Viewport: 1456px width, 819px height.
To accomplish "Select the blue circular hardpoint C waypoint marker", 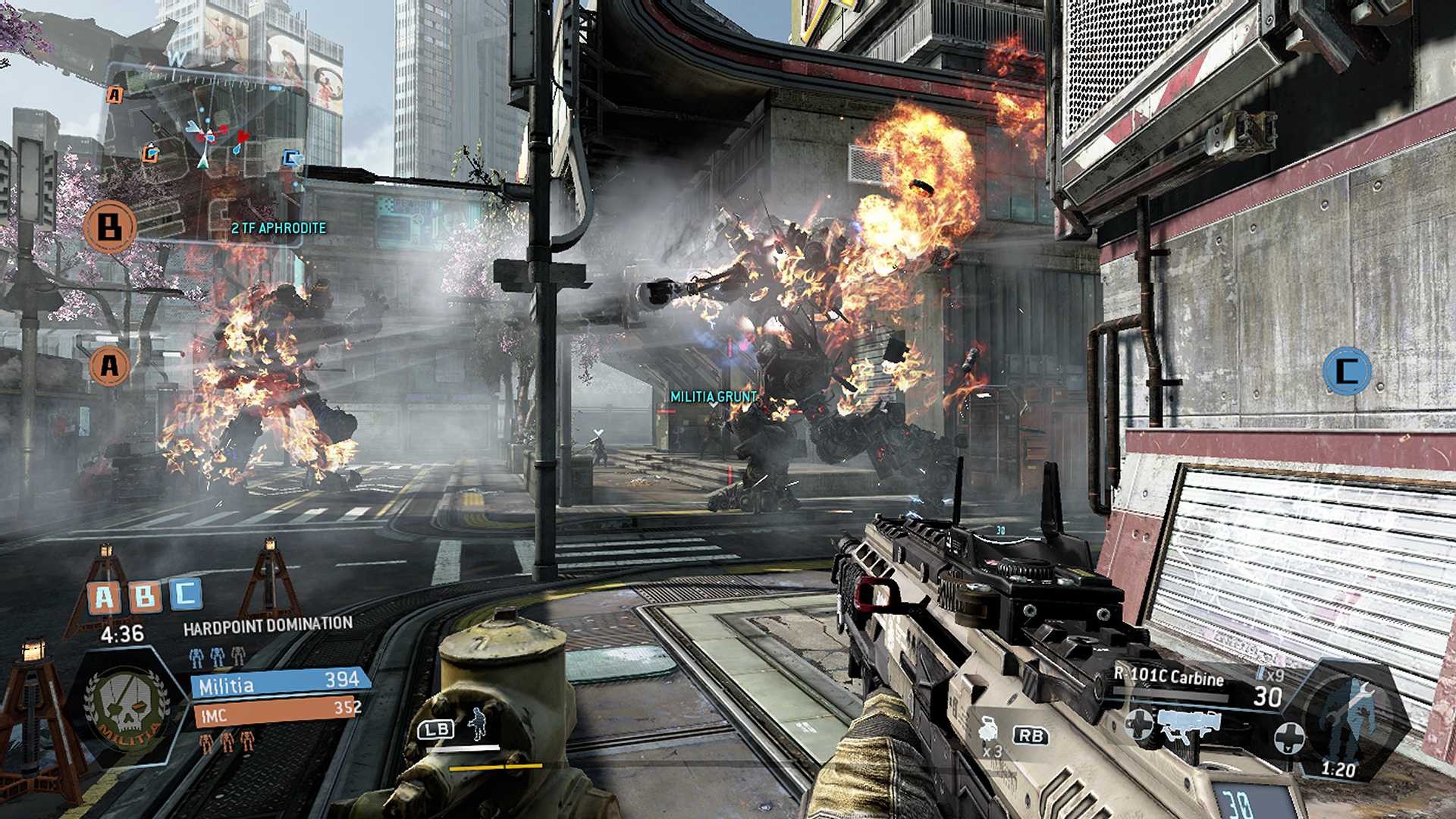I will tap(1346, 371).
